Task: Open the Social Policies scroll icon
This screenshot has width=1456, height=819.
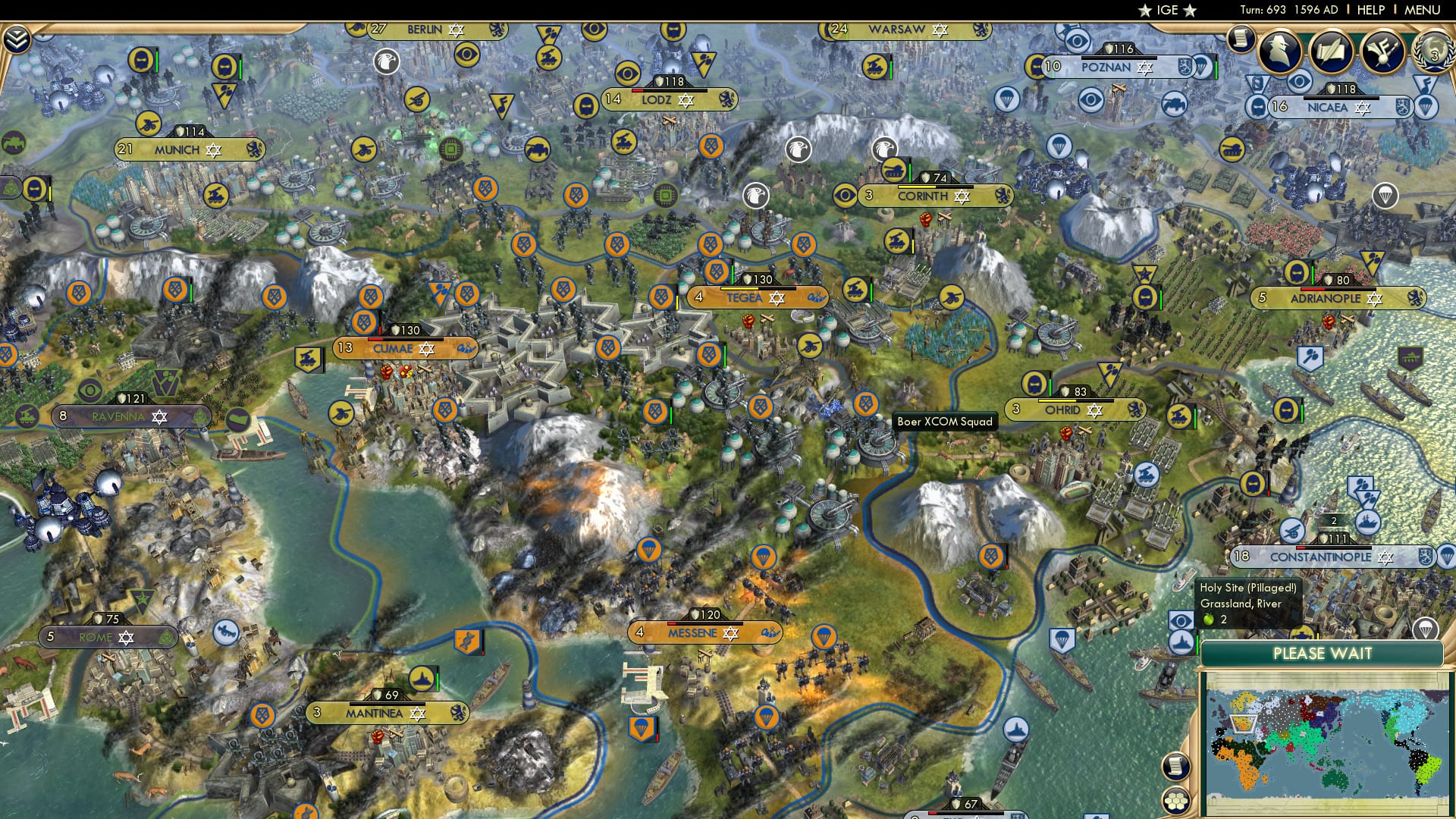Action: click(1331, 50)
